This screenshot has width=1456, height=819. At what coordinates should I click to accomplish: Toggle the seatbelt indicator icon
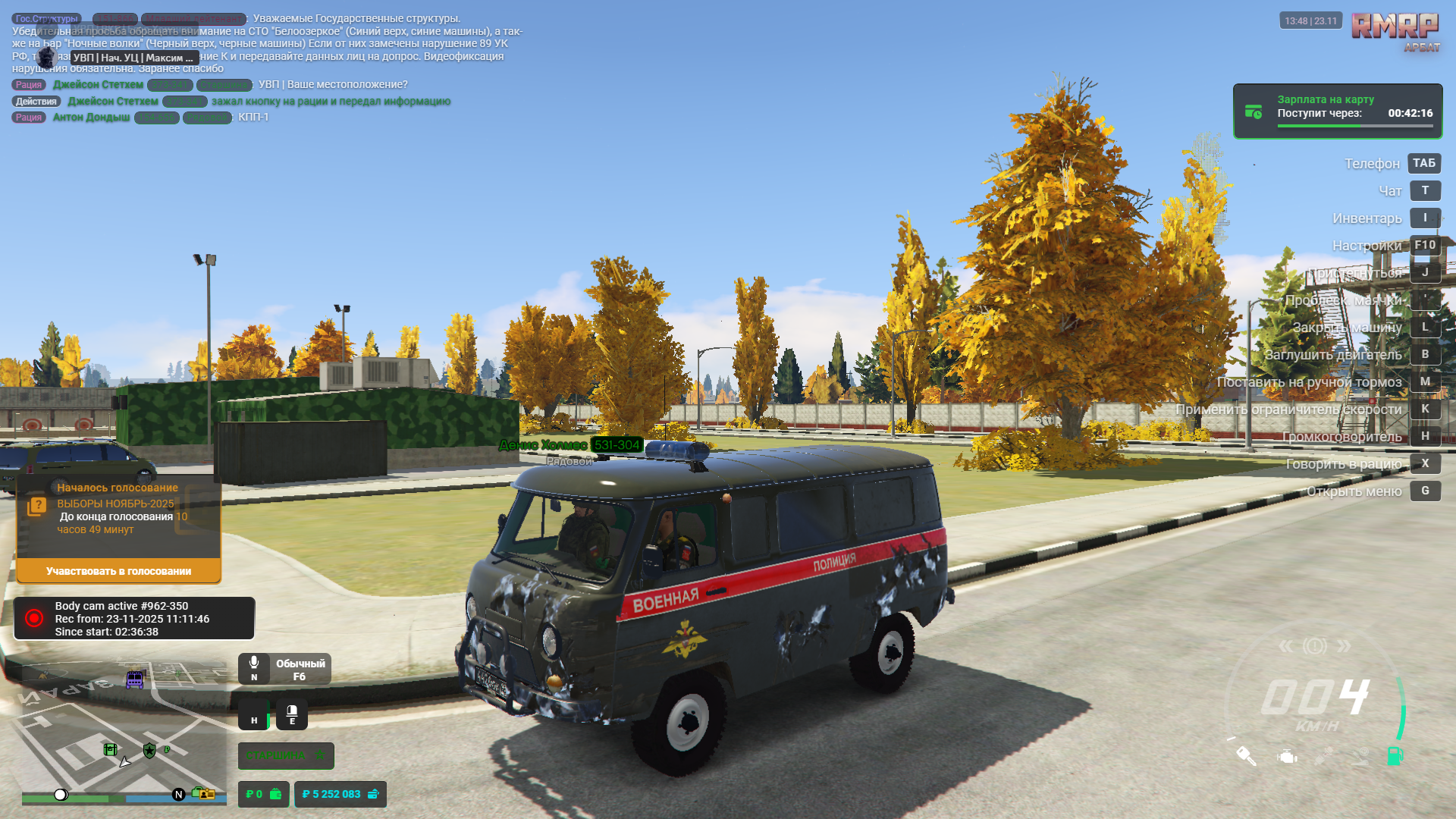[x=1323, y=756]
